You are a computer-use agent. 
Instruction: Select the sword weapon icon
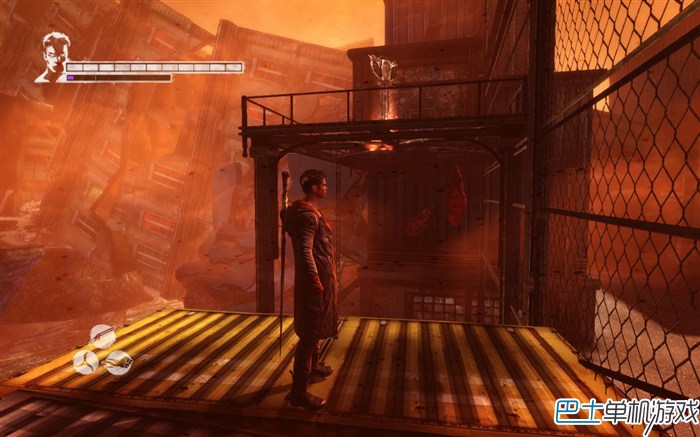point(102,336)
